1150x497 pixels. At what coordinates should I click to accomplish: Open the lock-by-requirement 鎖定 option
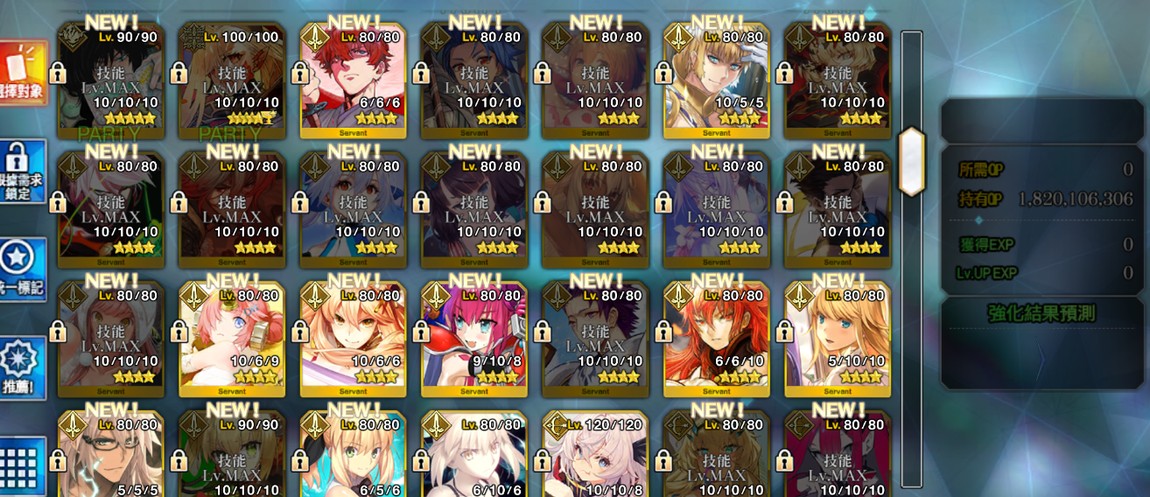[x=22, y=172]
